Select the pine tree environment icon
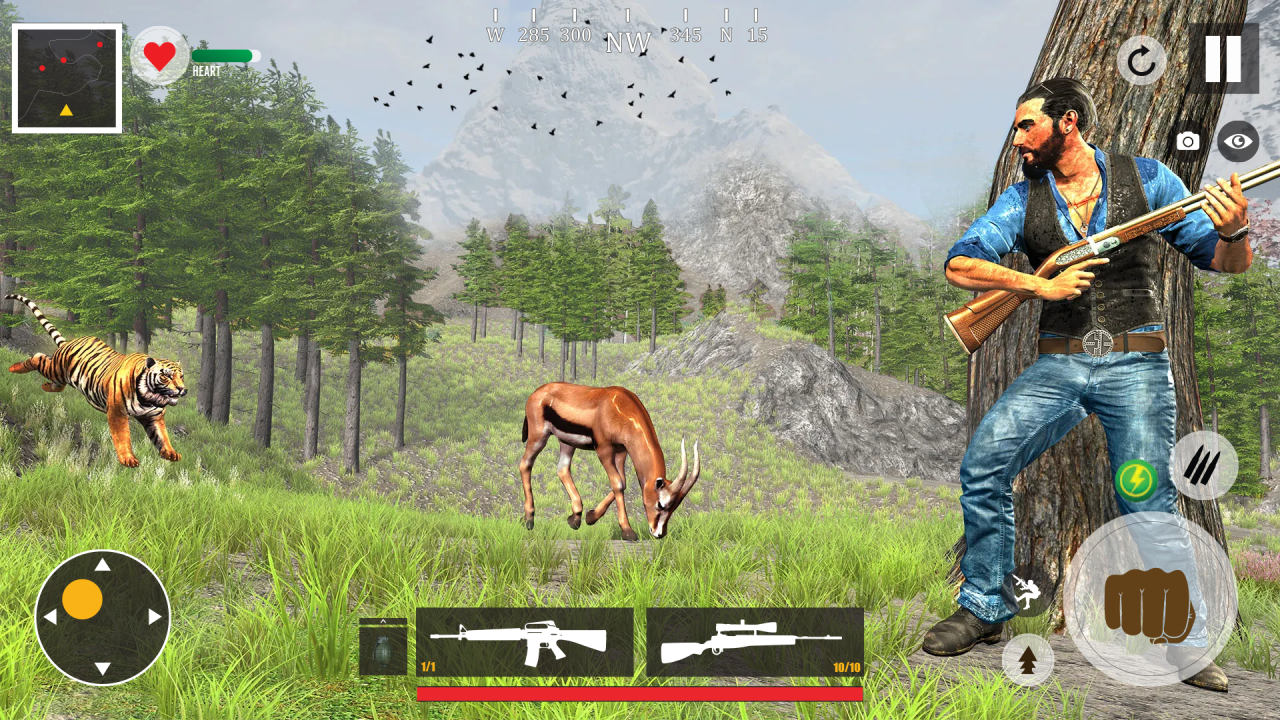This screenshot has height=720, width=1280. coord(1028,660)
